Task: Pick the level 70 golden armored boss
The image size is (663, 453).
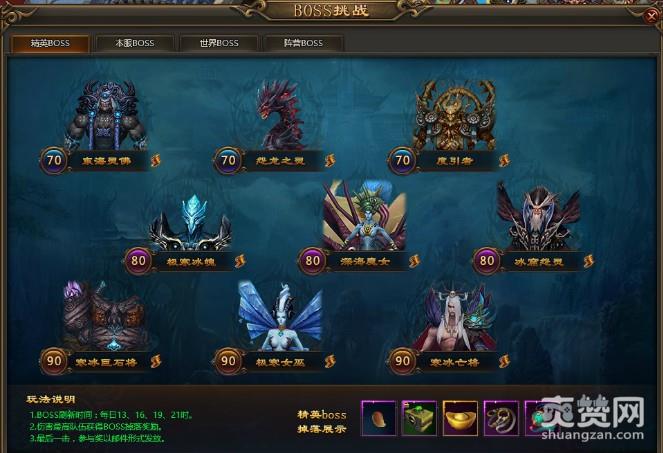Action: pyautogui.click(x=457, y=118)
